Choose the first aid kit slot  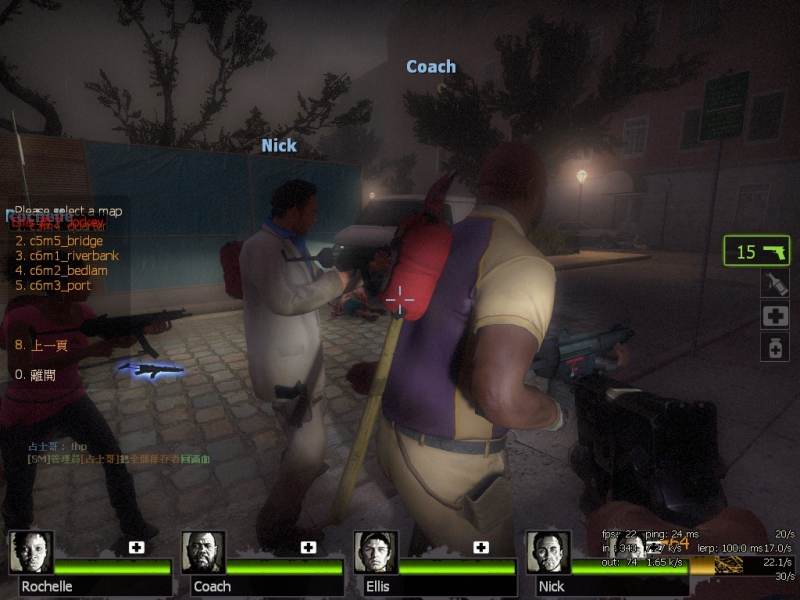point(775,316)
